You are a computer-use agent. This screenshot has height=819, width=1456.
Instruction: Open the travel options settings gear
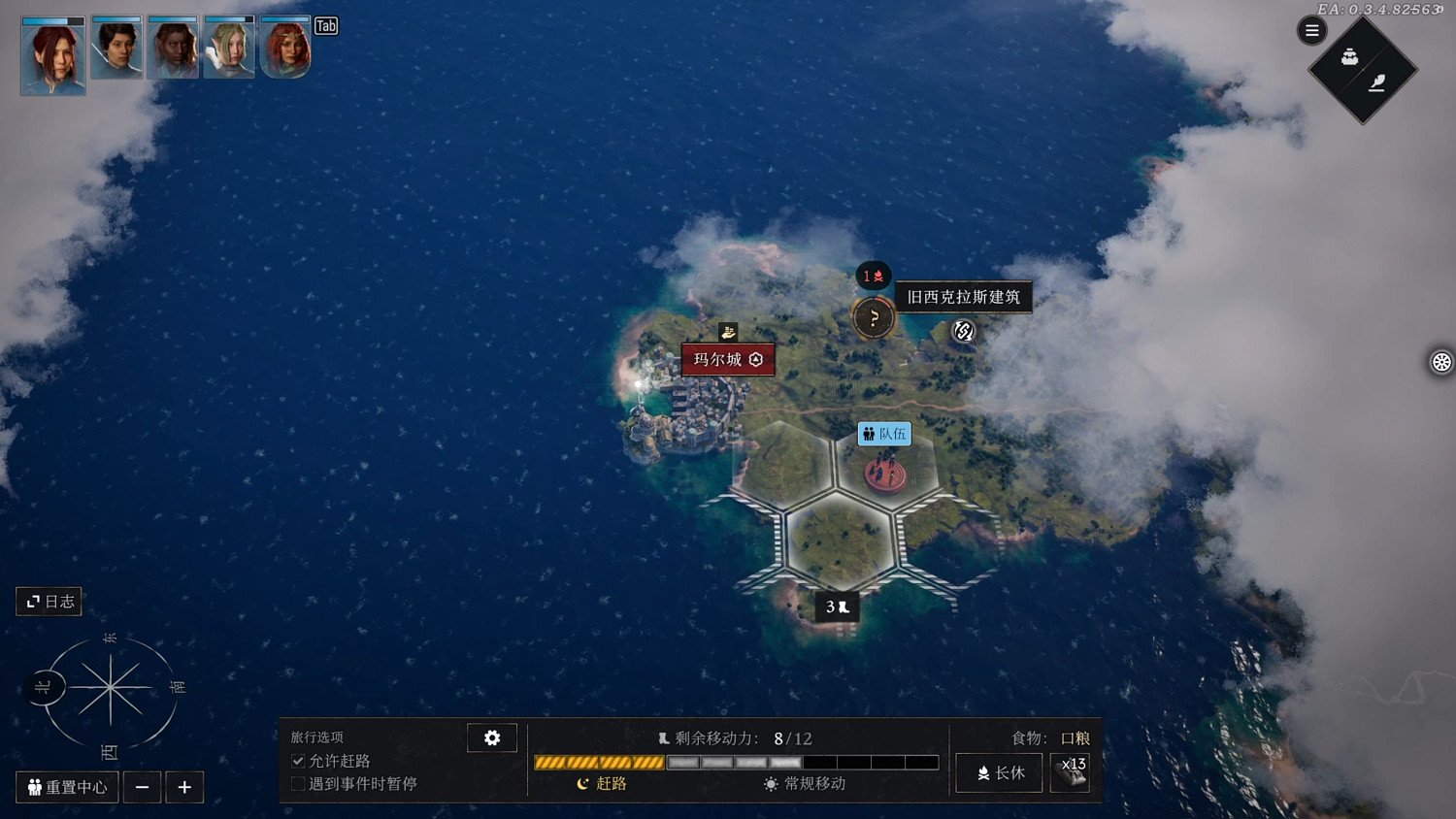(x=492, y=737)
